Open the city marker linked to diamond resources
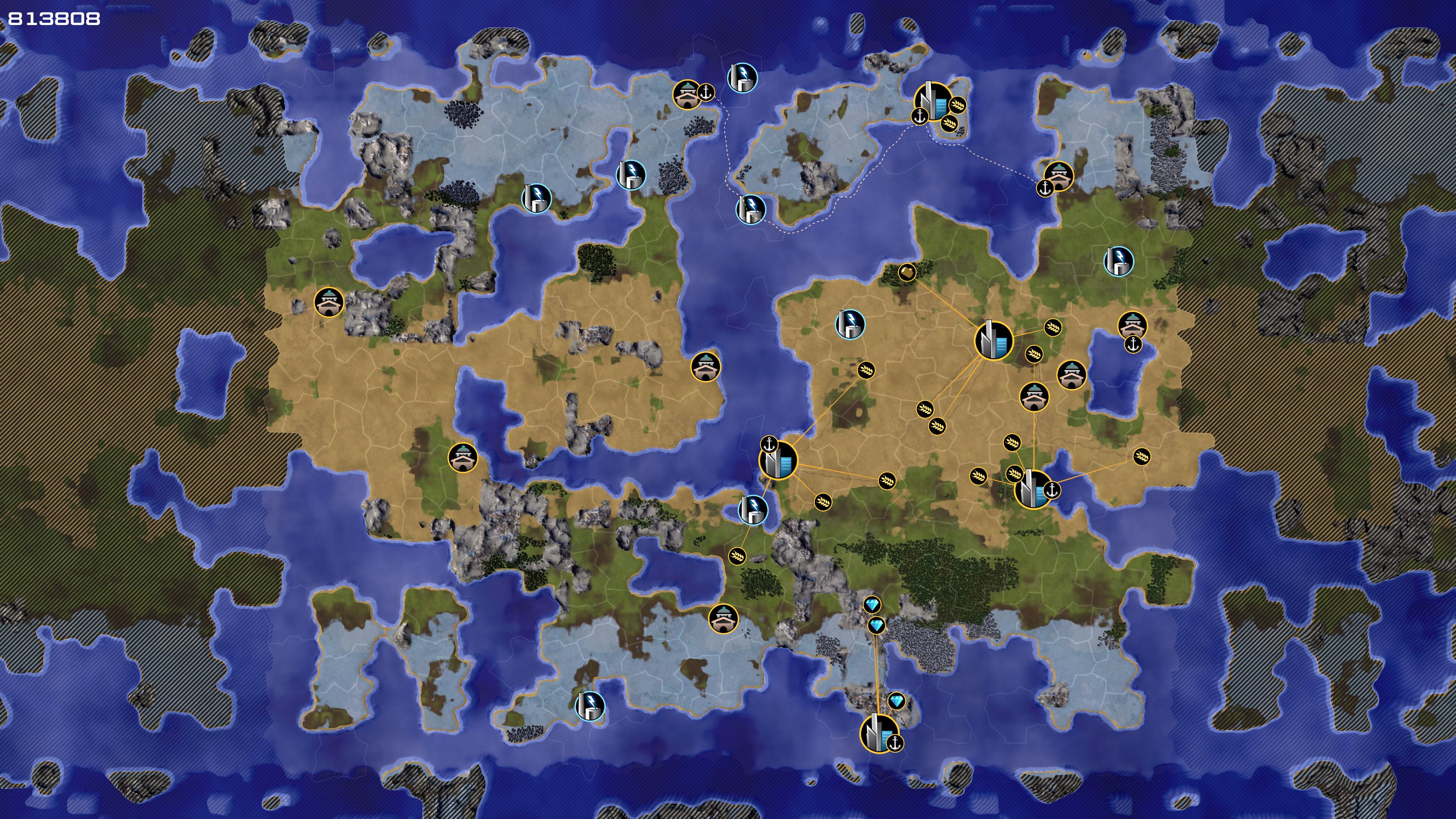1456x819 pixels. [879, 733]
